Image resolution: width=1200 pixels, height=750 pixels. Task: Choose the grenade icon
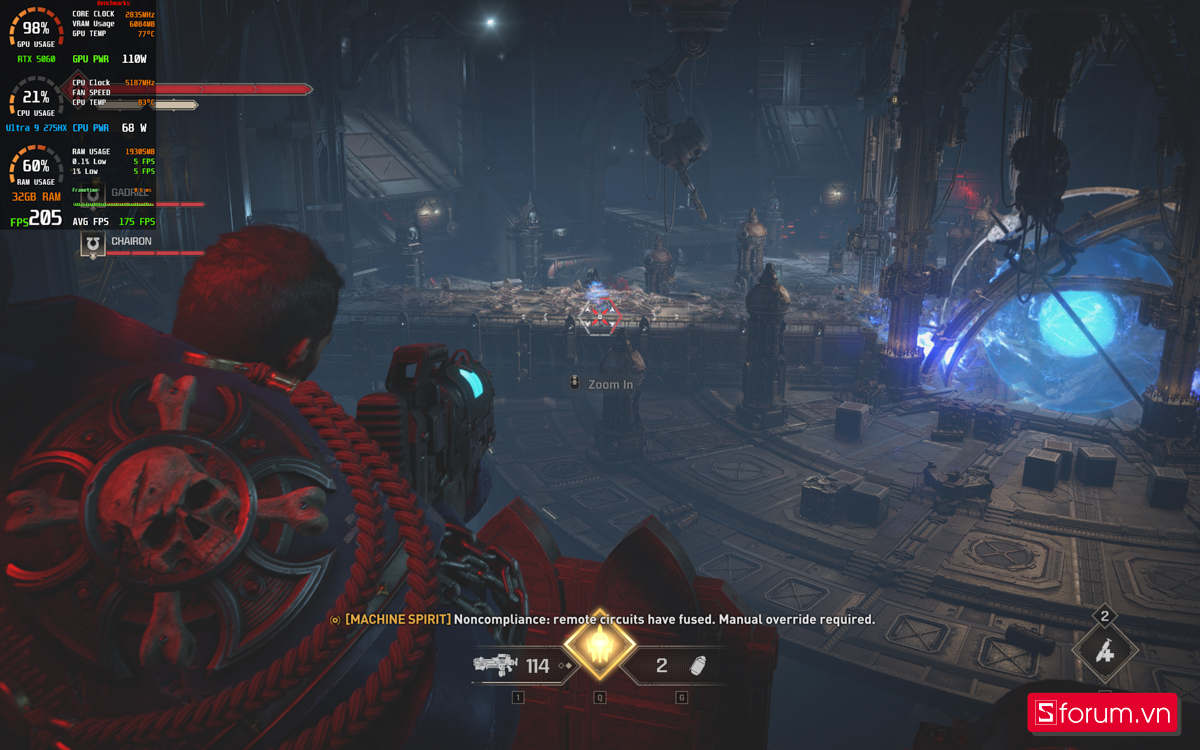pyautogui.click(x=701, y=666)
